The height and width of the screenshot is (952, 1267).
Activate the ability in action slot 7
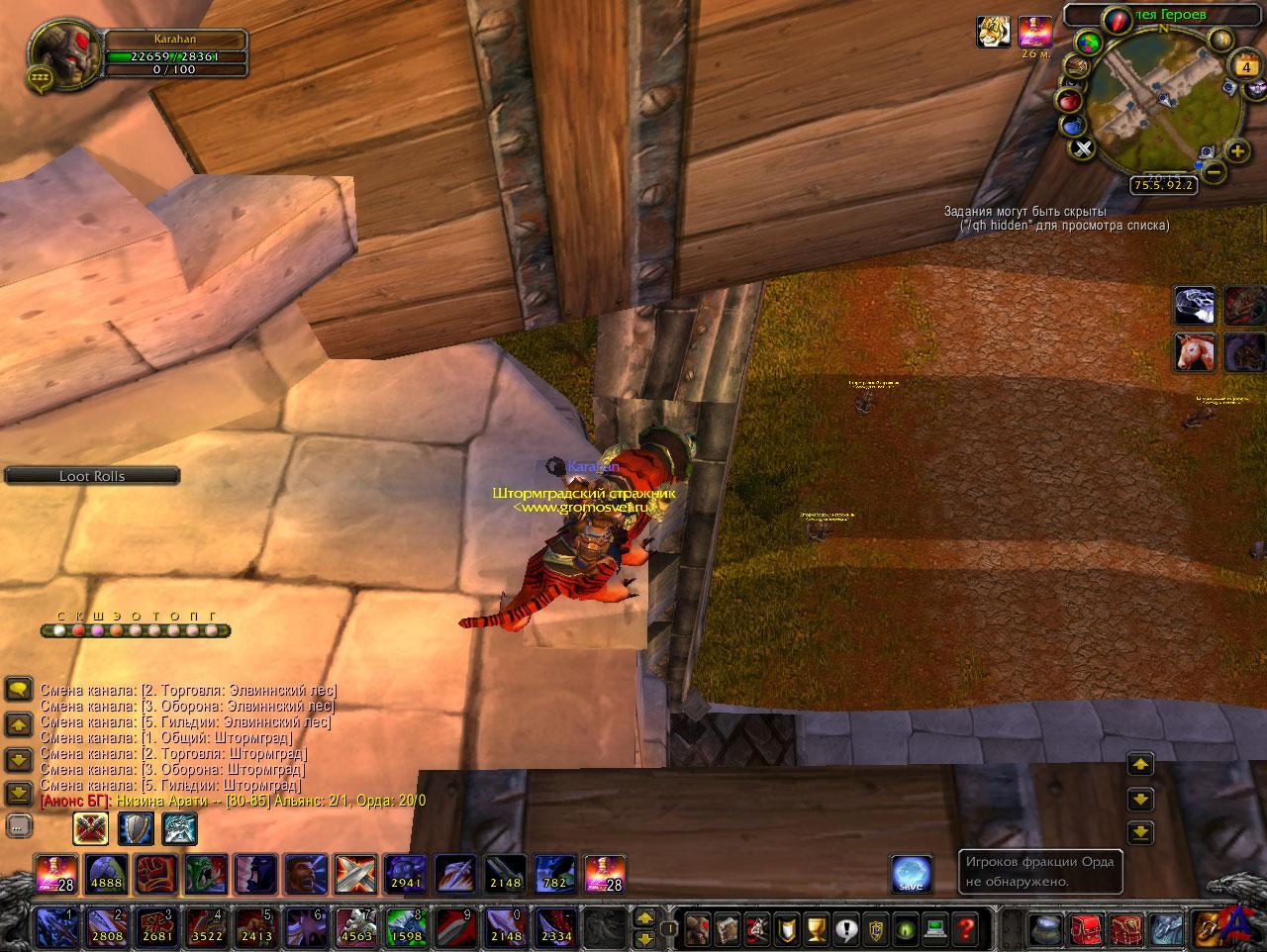click(x=355, y=927)
